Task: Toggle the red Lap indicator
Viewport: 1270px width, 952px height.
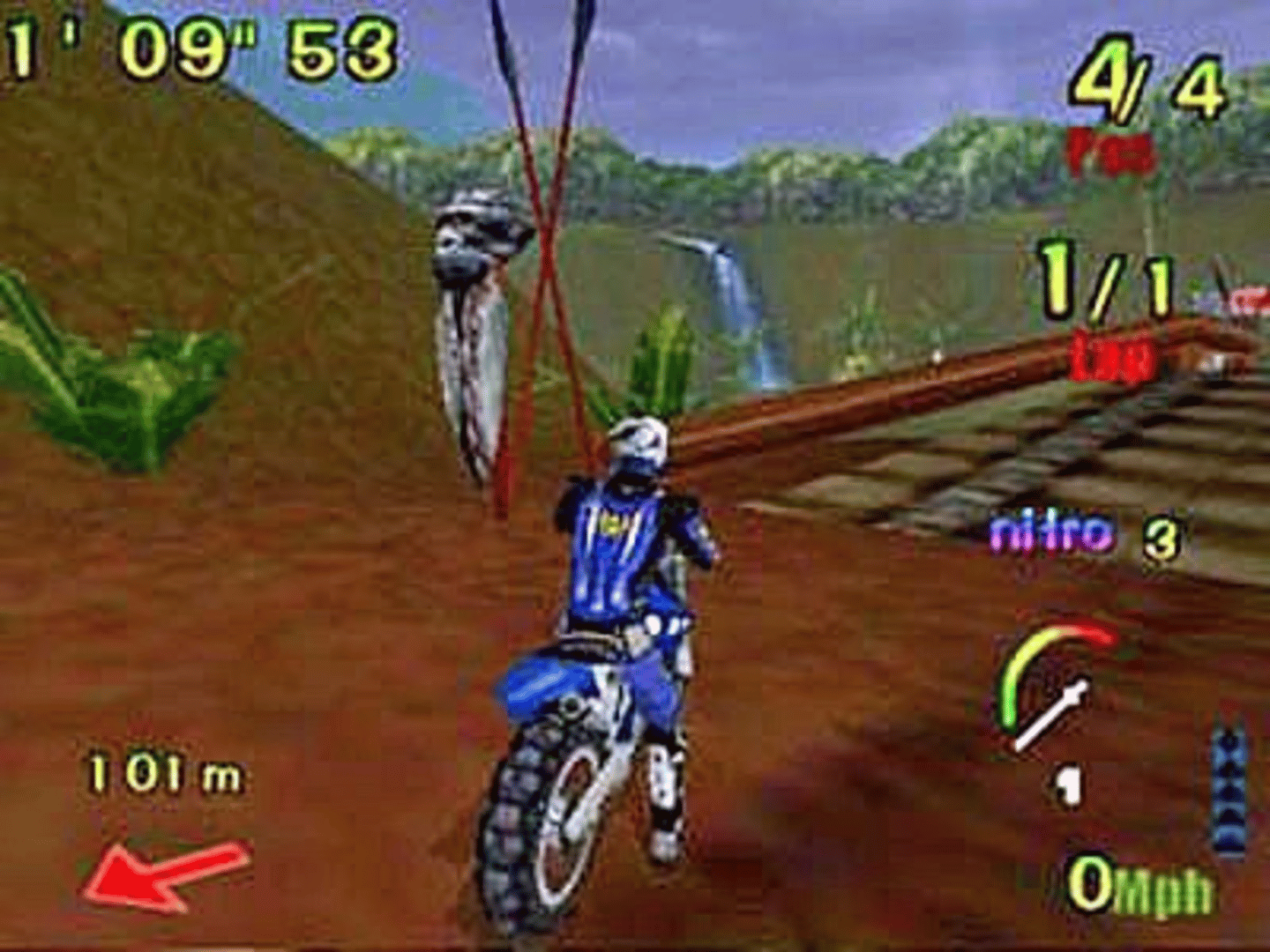Action: click(1113, 355)
